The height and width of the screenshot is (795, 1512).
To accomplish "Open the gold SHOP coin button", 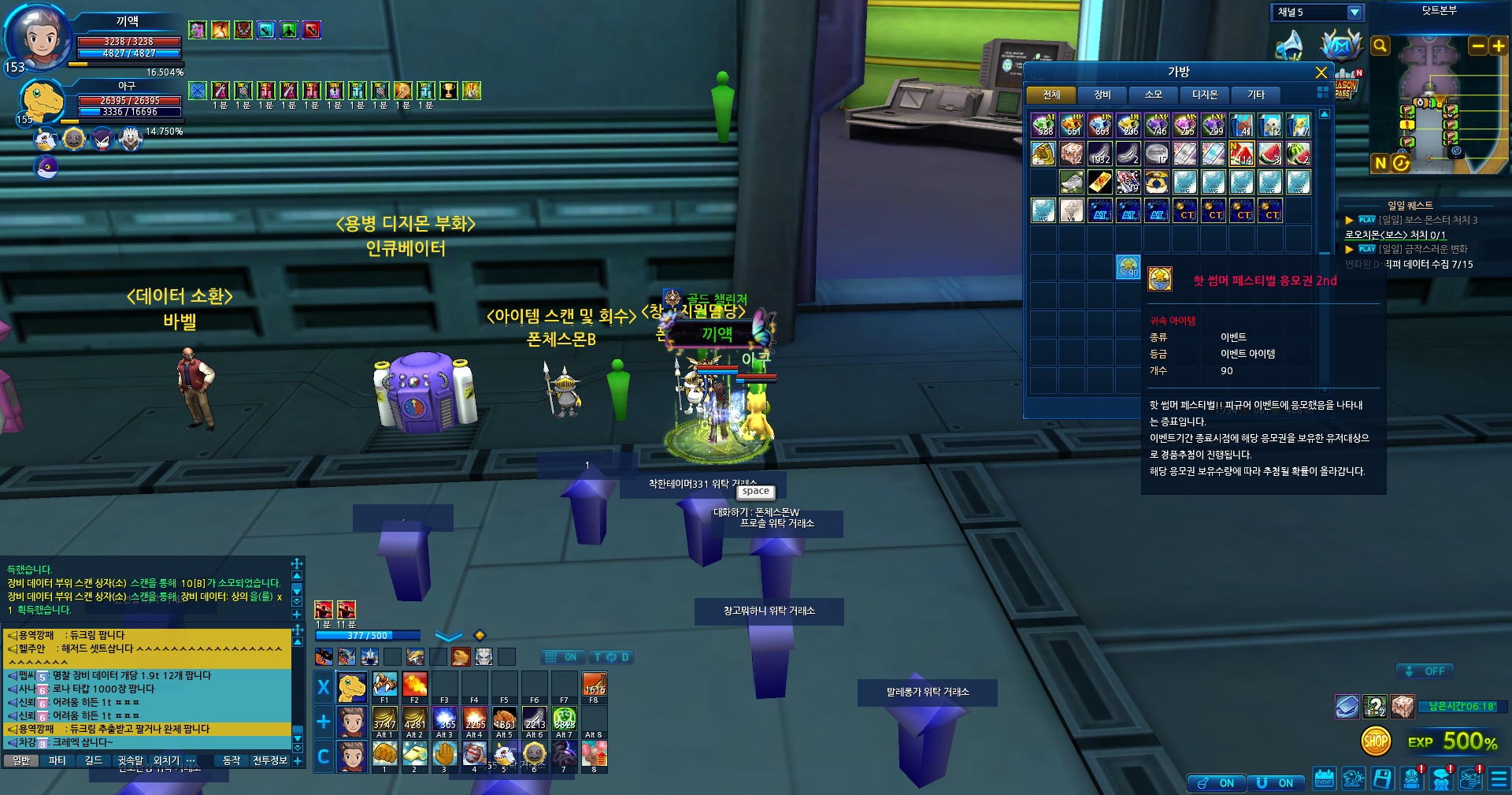I will pos(1375,741).
